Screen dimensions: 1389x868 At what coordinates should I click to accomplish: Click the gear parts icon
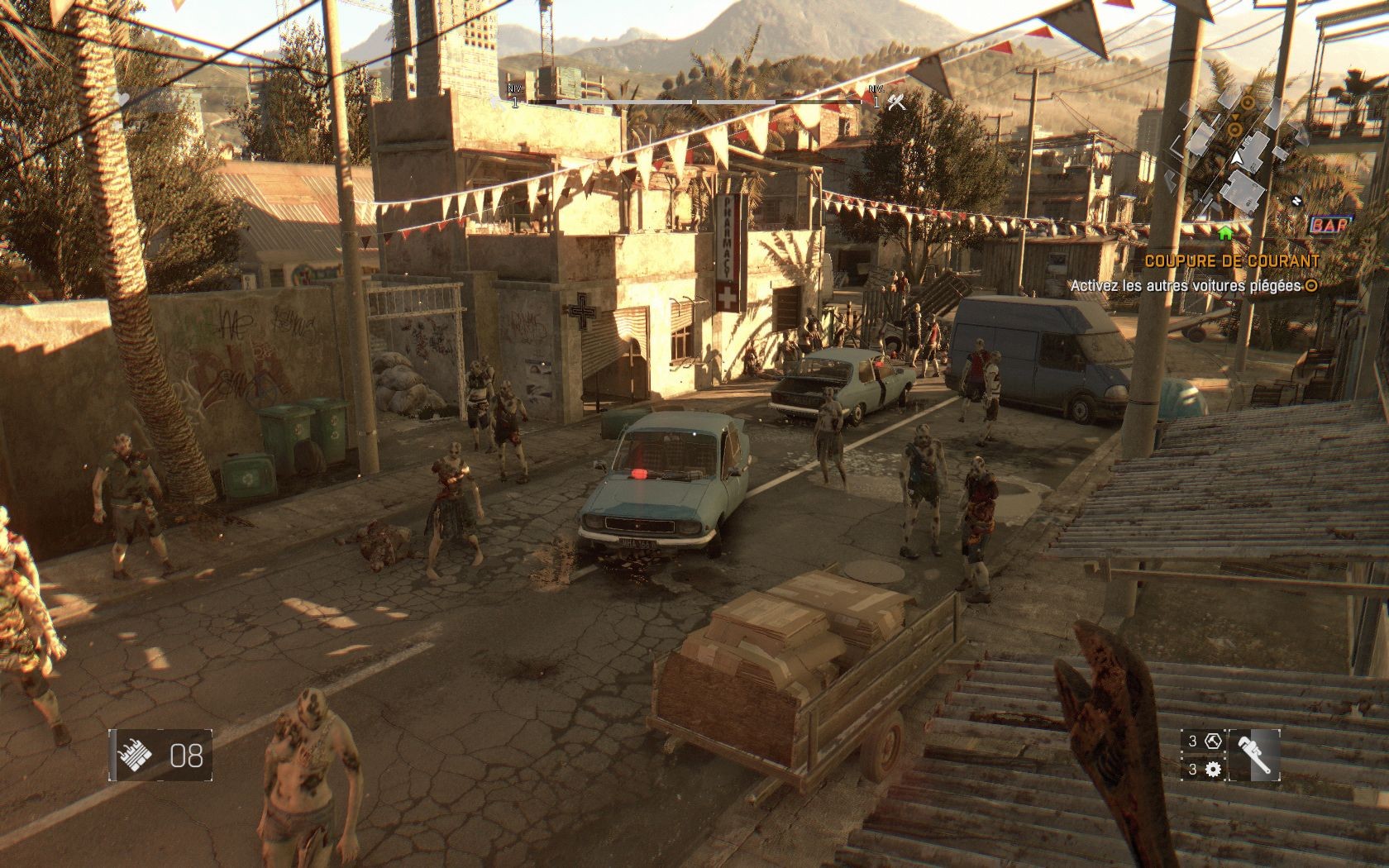click(x=1213, y=770)
